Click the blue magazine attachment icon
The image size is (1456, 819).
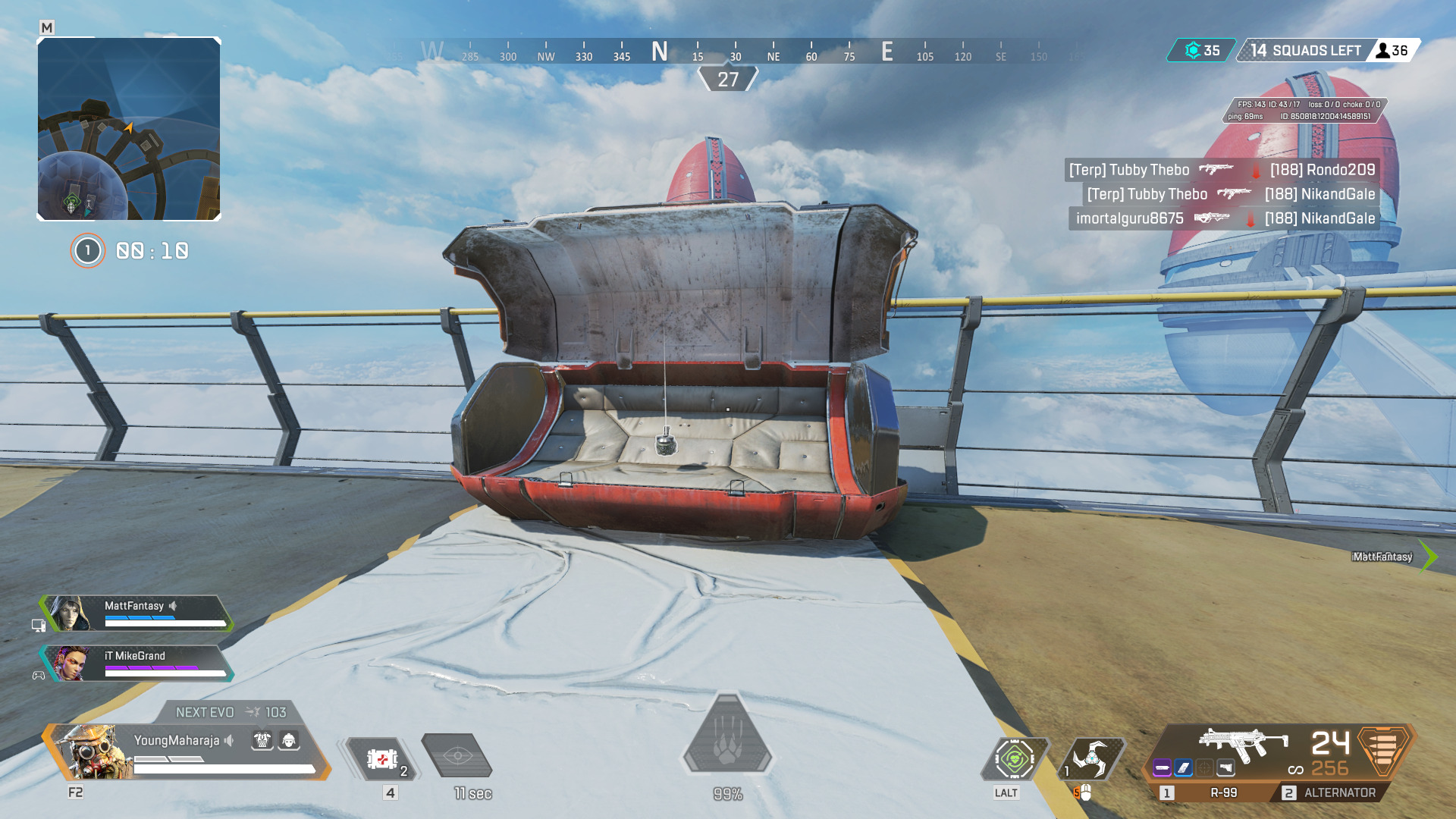pos(1184,768)
